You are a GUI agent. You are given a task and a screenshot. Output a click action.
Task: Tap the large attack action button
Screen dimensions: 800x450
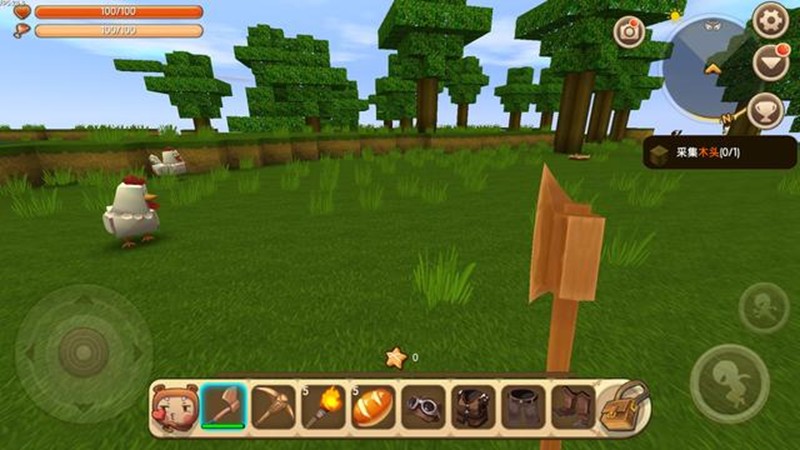pyautogui.click(x=729, y=383)
